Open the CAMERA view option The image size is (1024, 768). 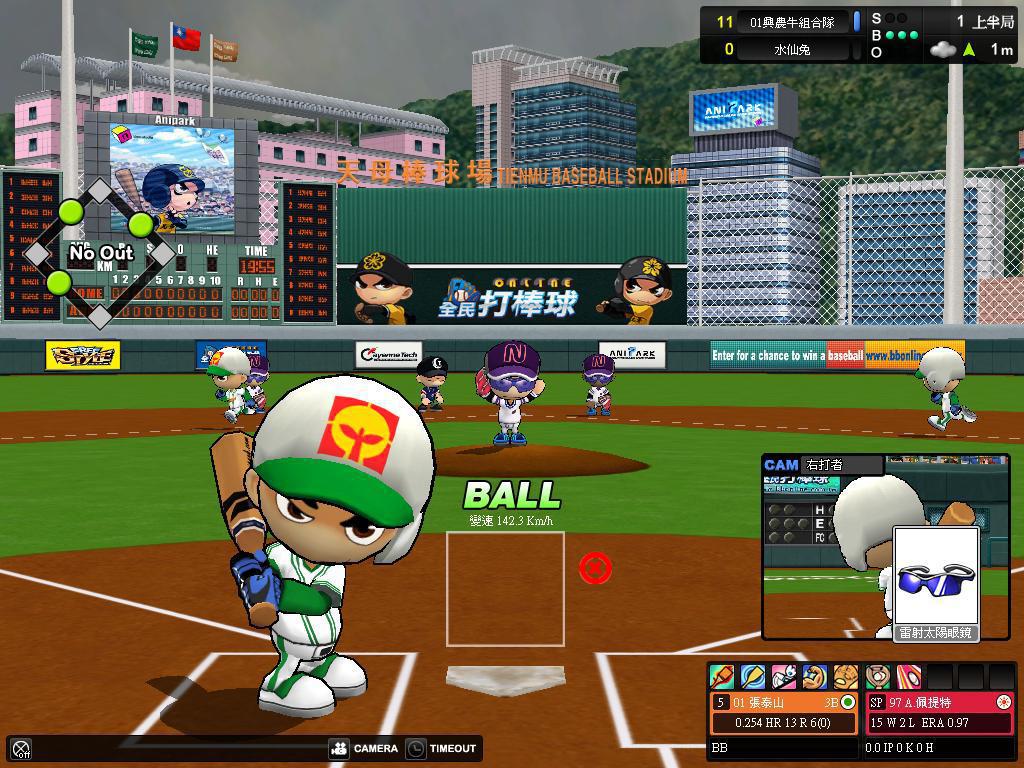[x=363, y=748]
